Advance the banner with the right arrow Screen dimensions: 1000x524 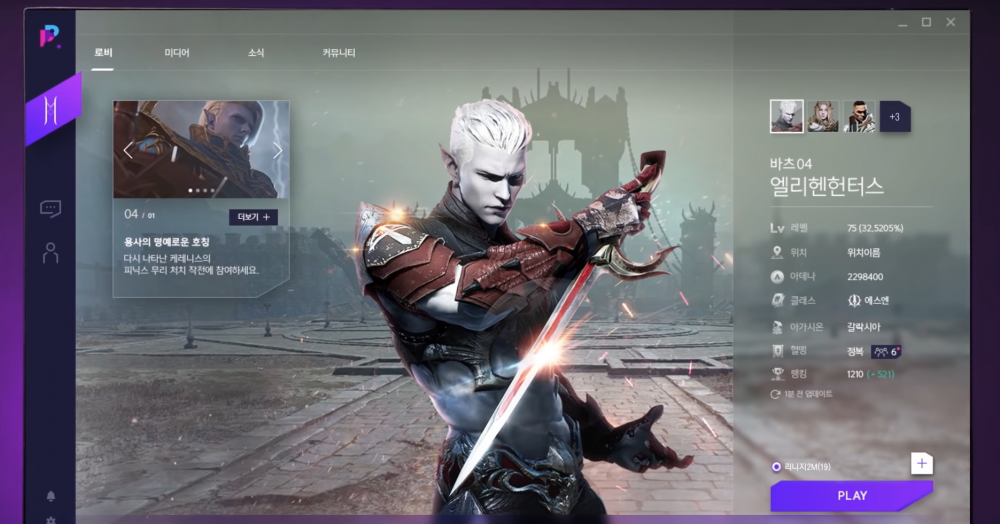click(x=277, y=151)
